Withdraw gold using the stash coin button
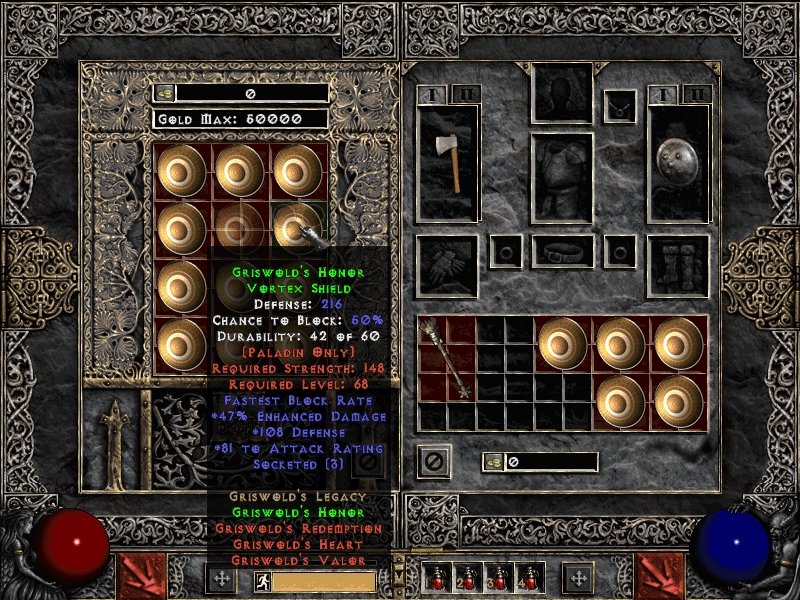This screenshot has height=600, width=800. (x=164, y=93)
